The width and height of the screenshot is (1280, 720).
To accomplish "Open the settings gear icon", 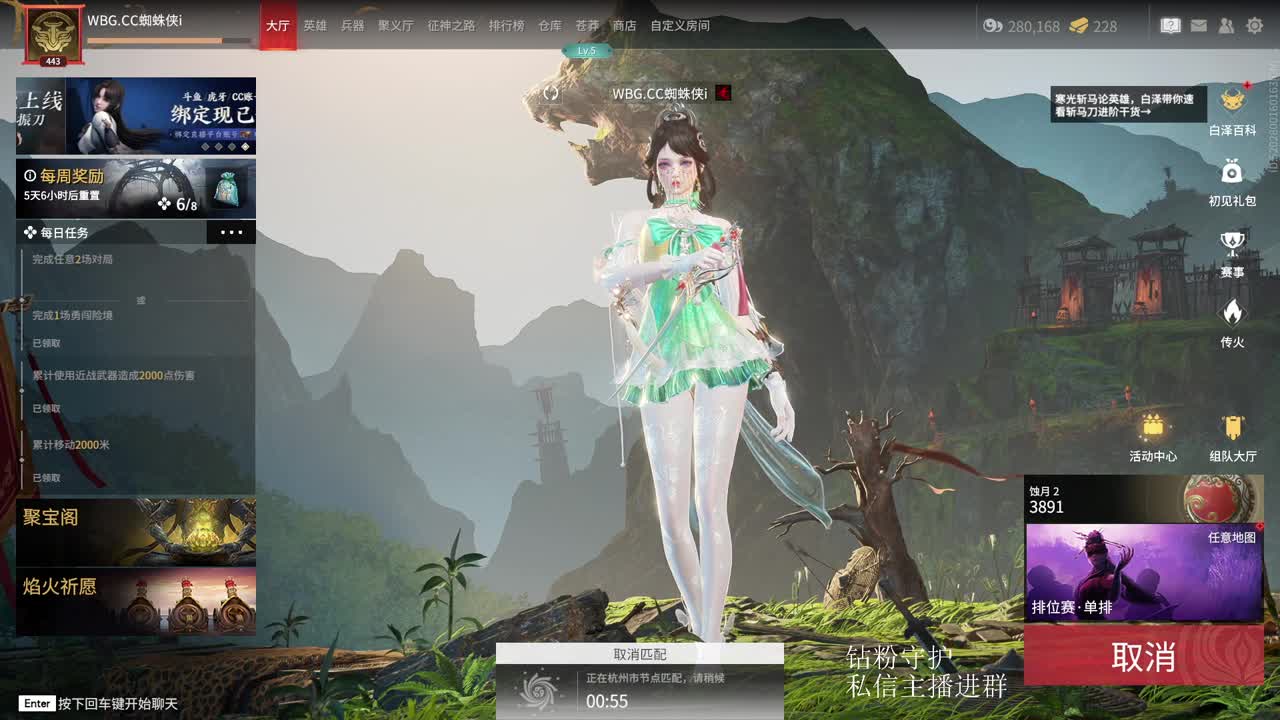I will click(x=1256, y=25).
